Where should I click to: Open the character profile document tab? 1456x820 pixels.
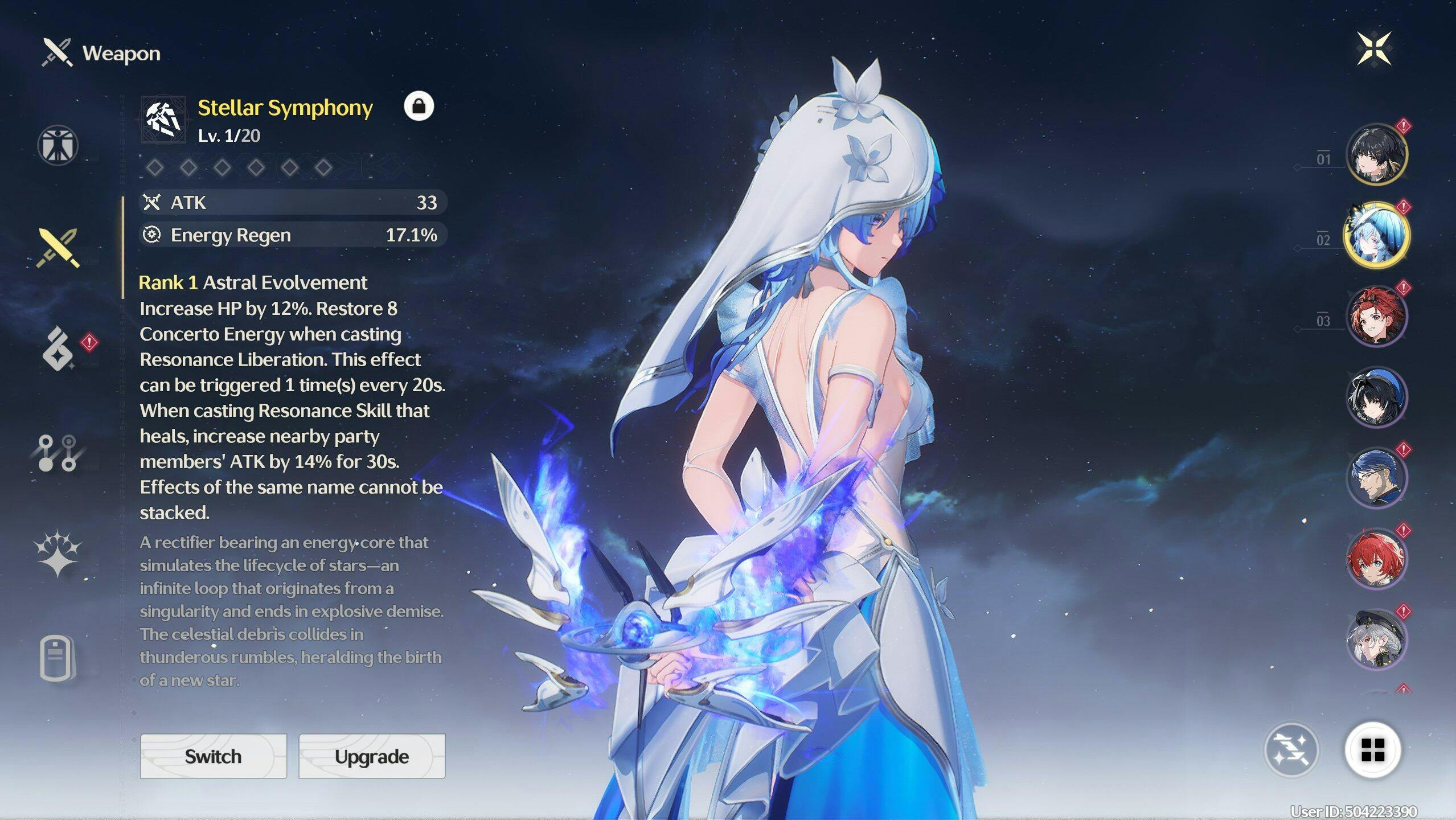57,658
